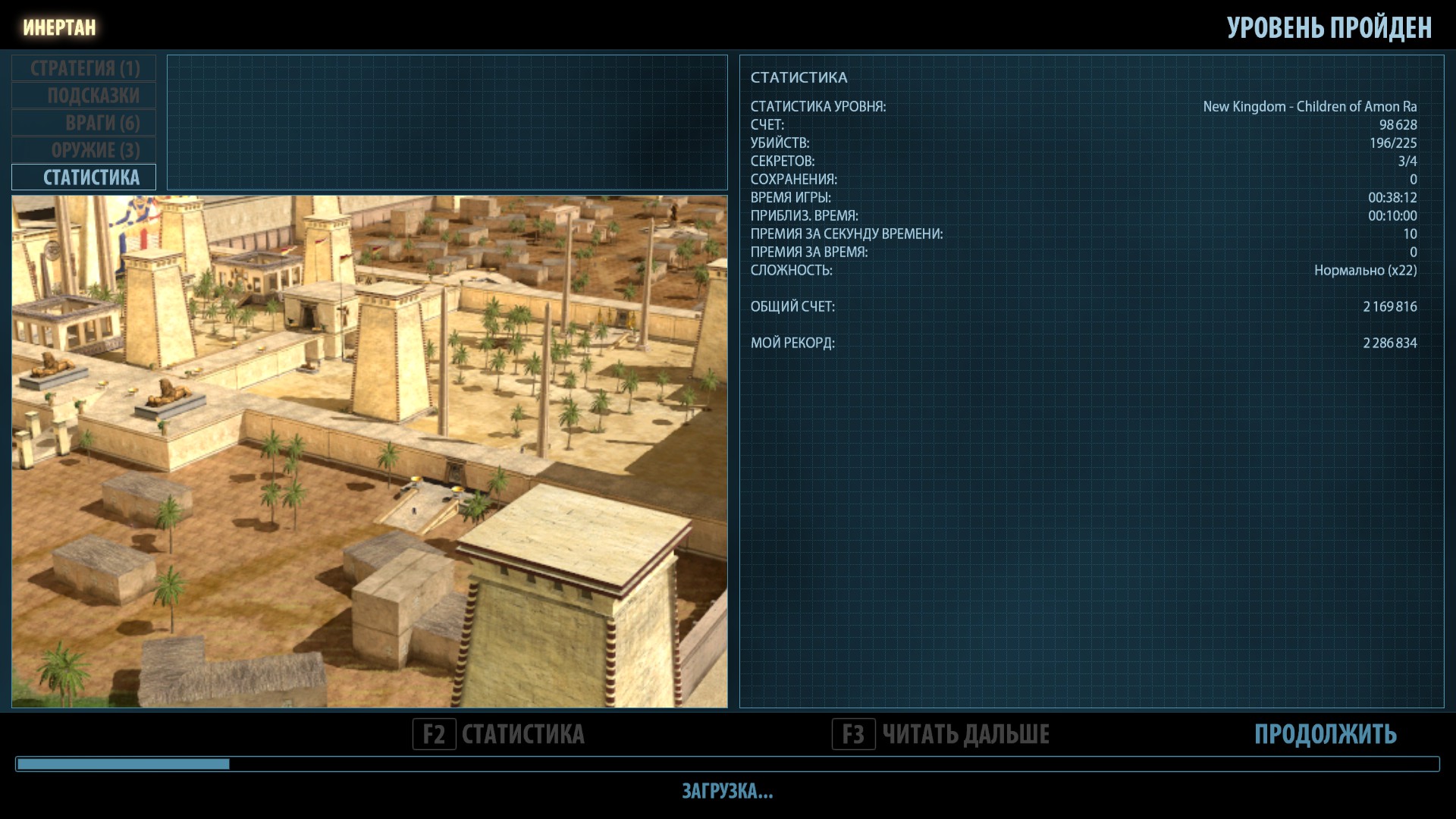Select the Оружие (3) tab
The image size is (1456, 819).
pos(84,150)
